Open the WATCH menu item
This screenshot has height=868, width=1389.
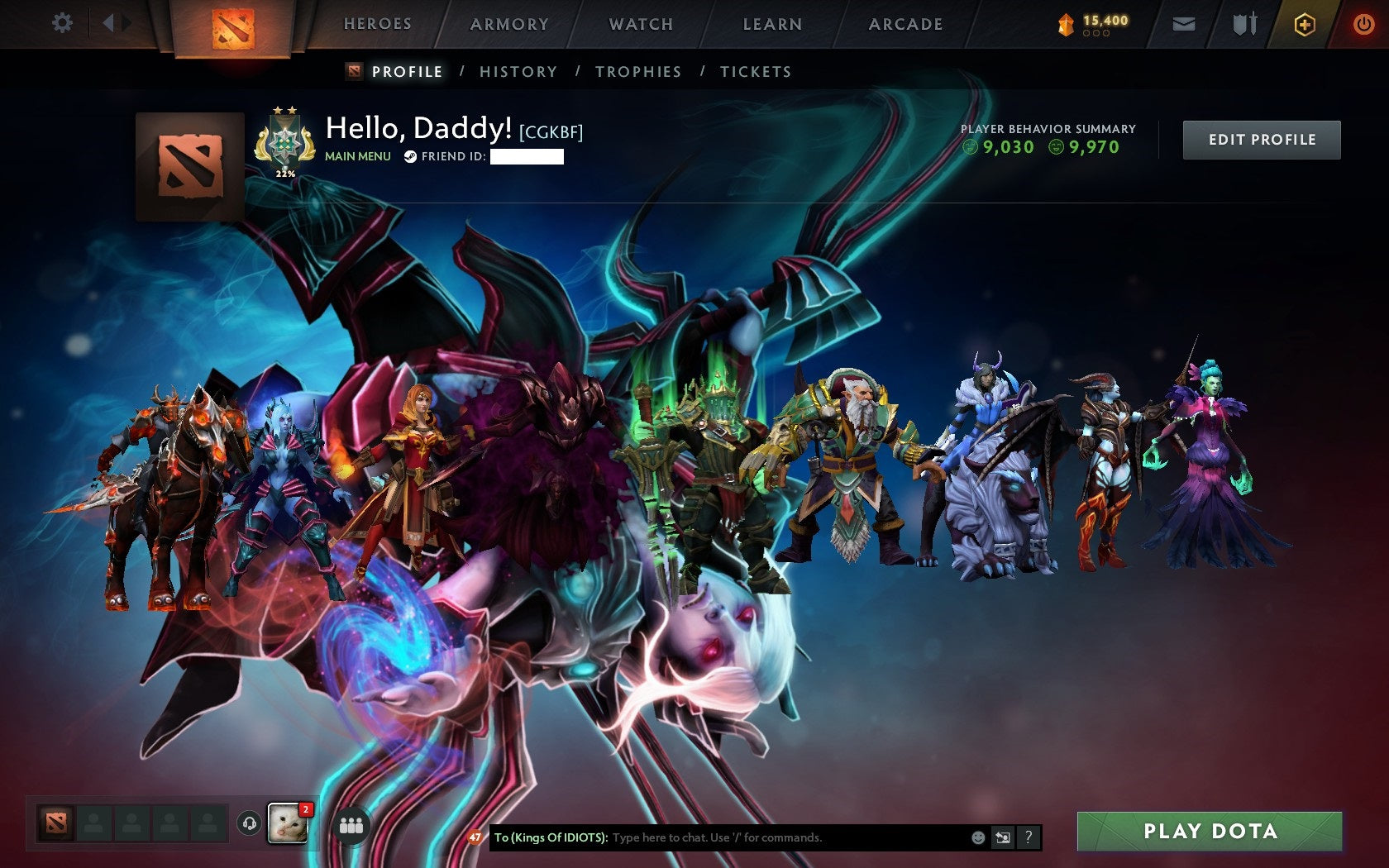641,24
